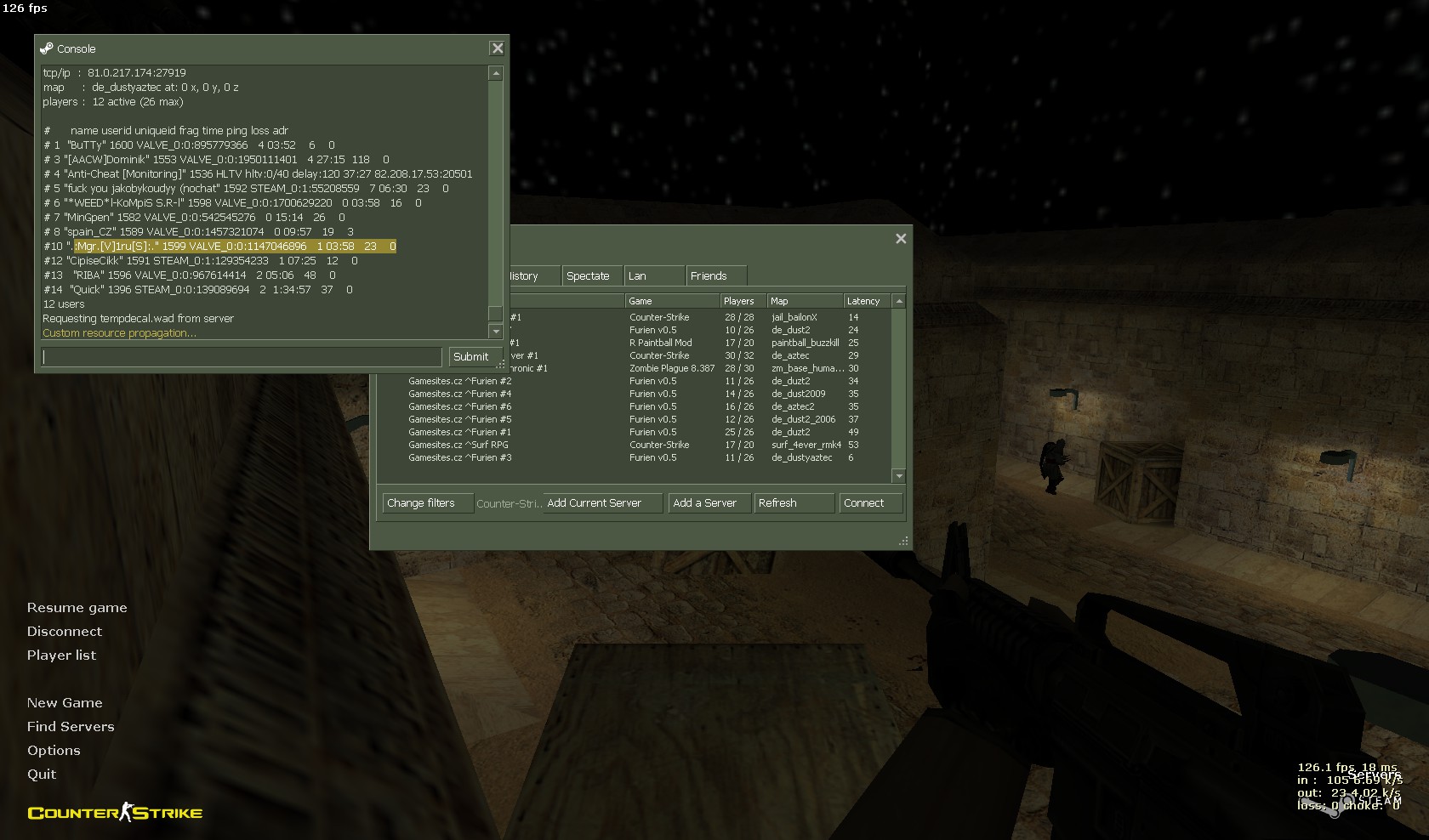Open the Lan tab
This screenshot has width=1429, height=840.
pyautogui.click(x=653, y=276)
